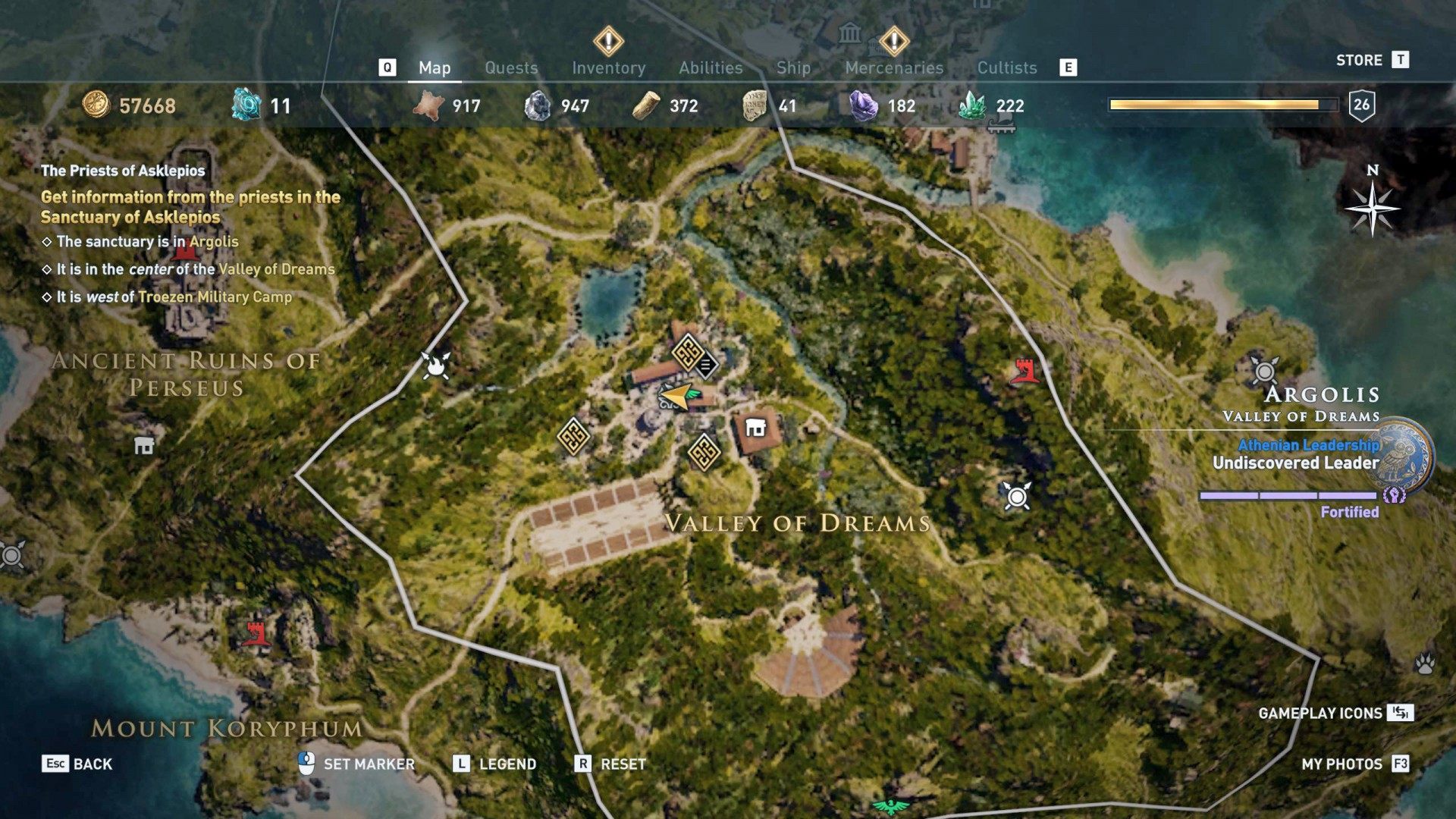Open the Store
Viewport: 1456px width, 819px height.
pyautogui.click(x=1360, y=60)
